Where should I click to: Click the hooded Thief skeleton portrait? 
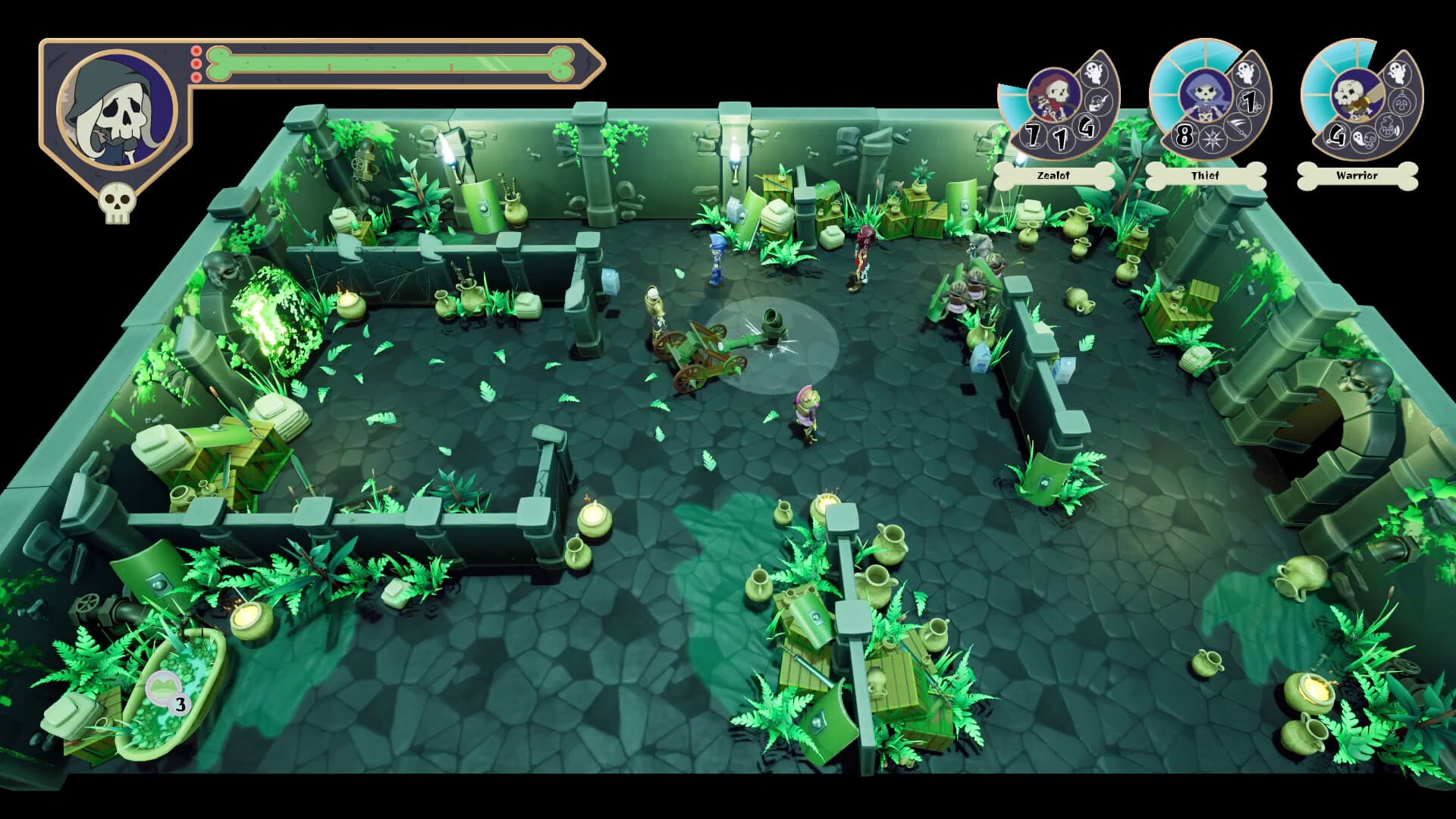(x=1206, y=94)
